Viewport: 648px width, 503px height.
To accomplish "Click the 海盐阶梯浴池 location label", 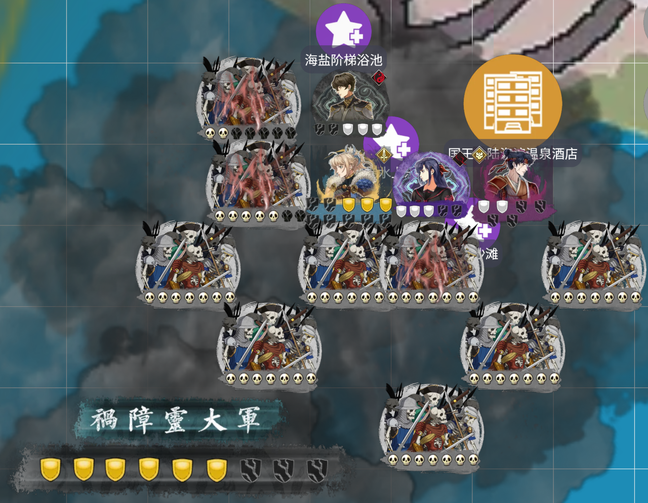I will pos(344,61).
